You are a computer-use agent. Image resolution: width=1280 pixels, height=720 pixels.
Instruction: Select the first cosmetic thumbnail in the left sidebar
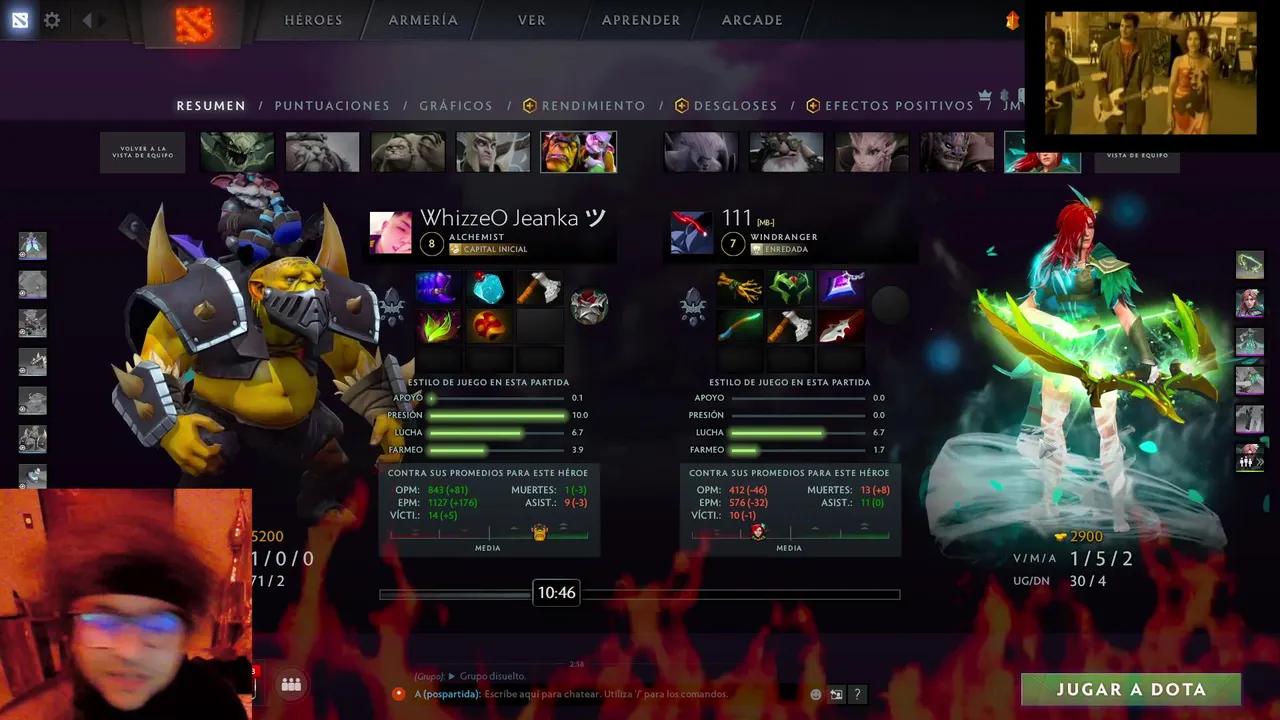coord(33,245)
